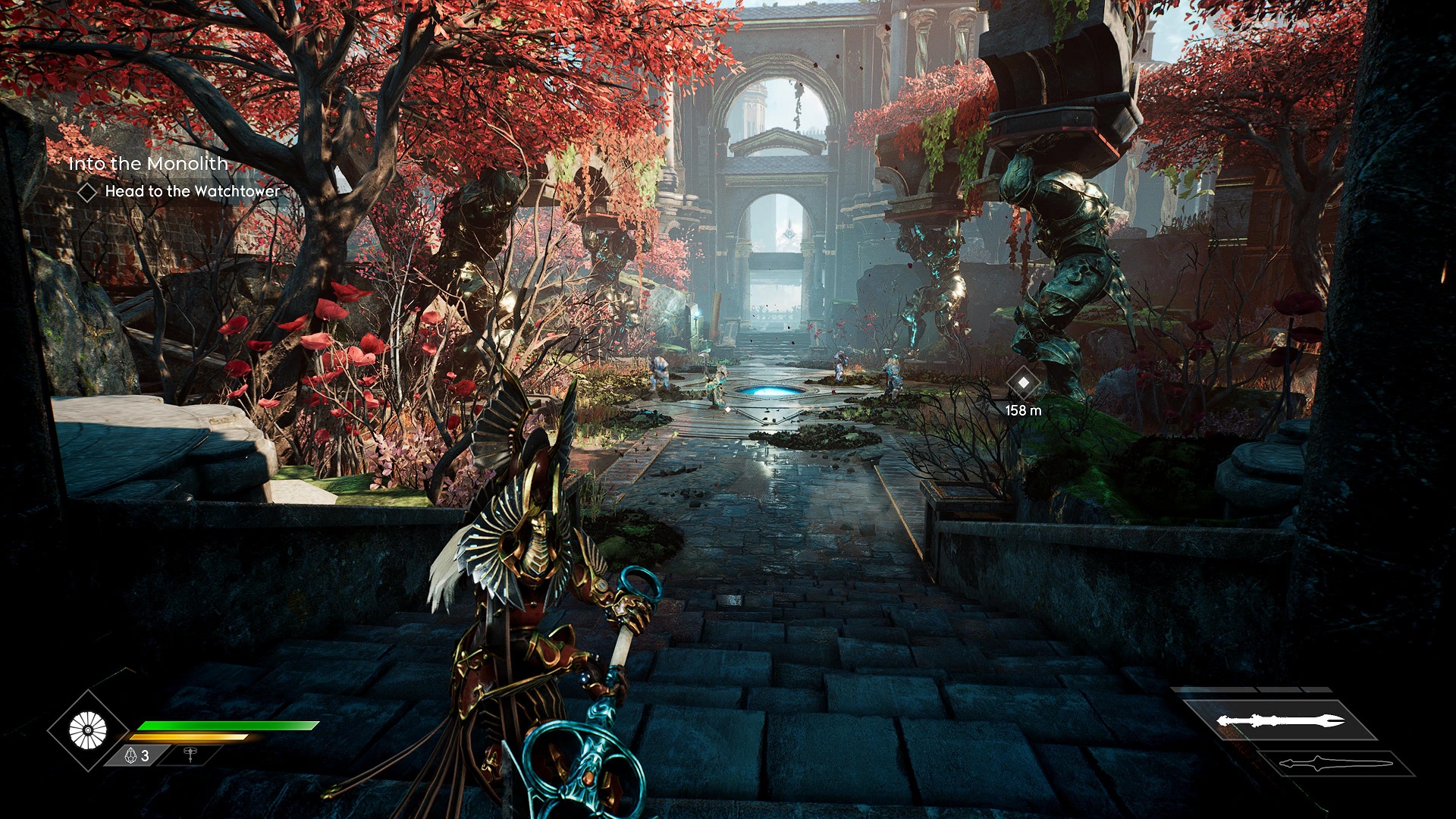The width and height of the screenshot is (1456, 819).
Task: Switch to the outlined secondary sword slot
Action: point(1336,764)
